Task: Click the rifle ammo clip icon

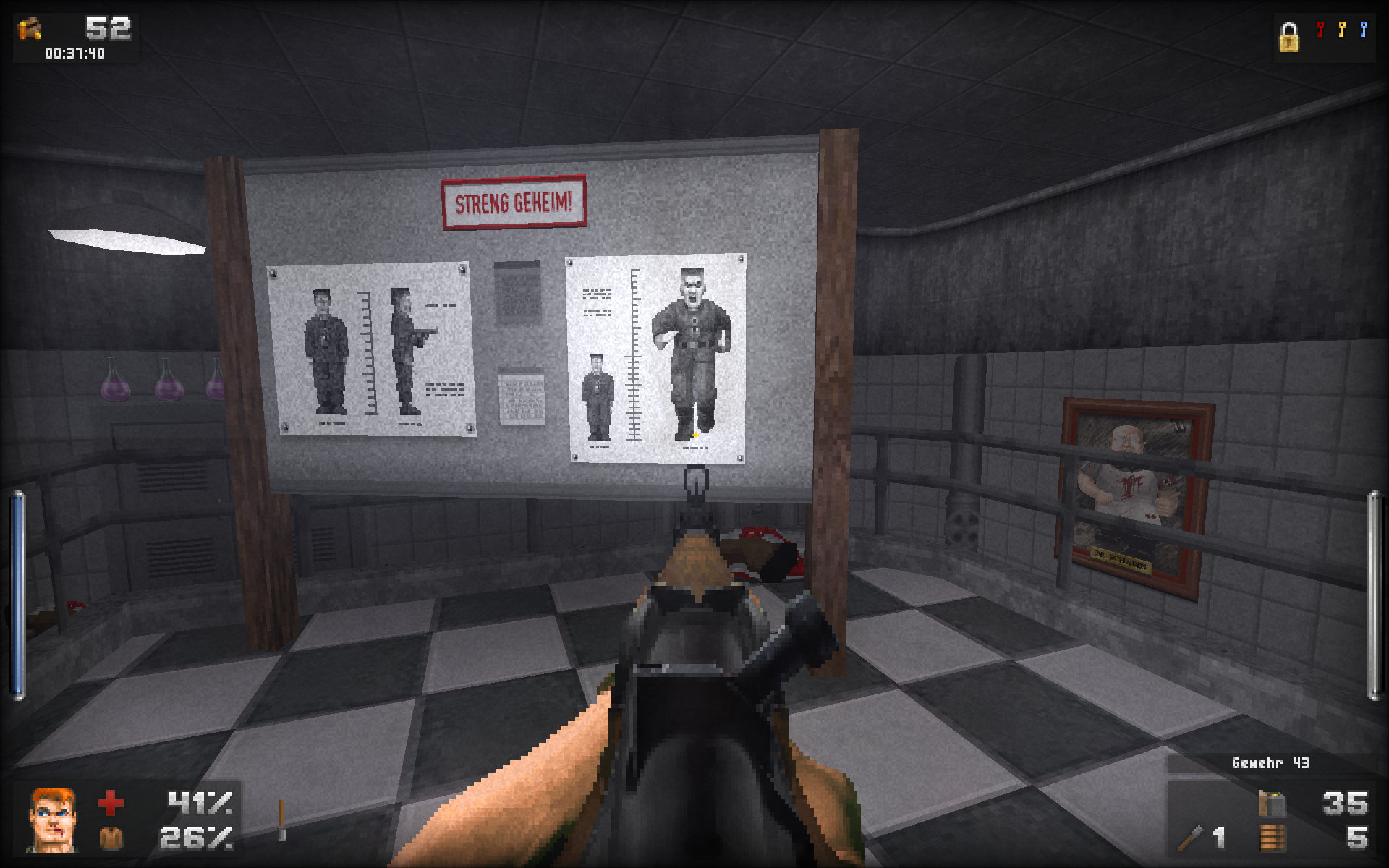Action: [x=1272, y=804]
